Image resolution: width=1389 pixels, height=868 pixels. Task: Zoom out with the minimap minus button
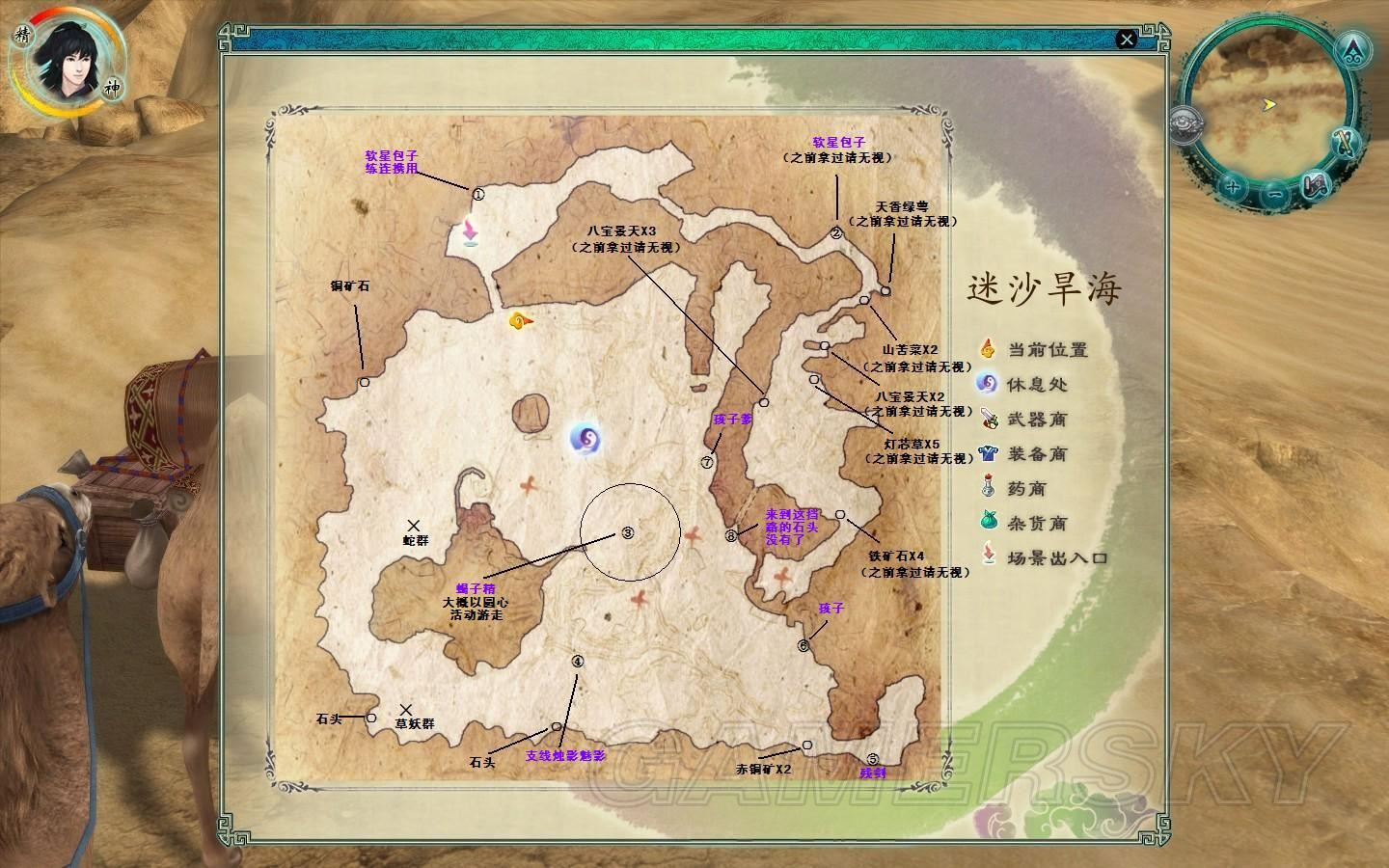click(x=1273, y=194)
